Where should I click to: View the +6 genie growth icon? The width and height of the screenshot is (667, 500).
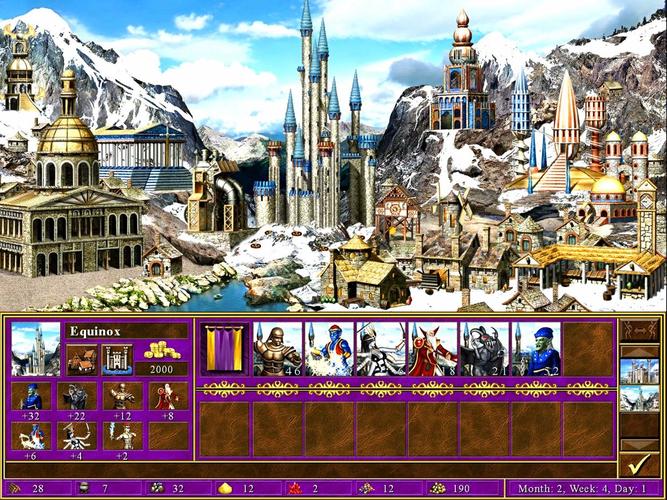click(31, 436)
